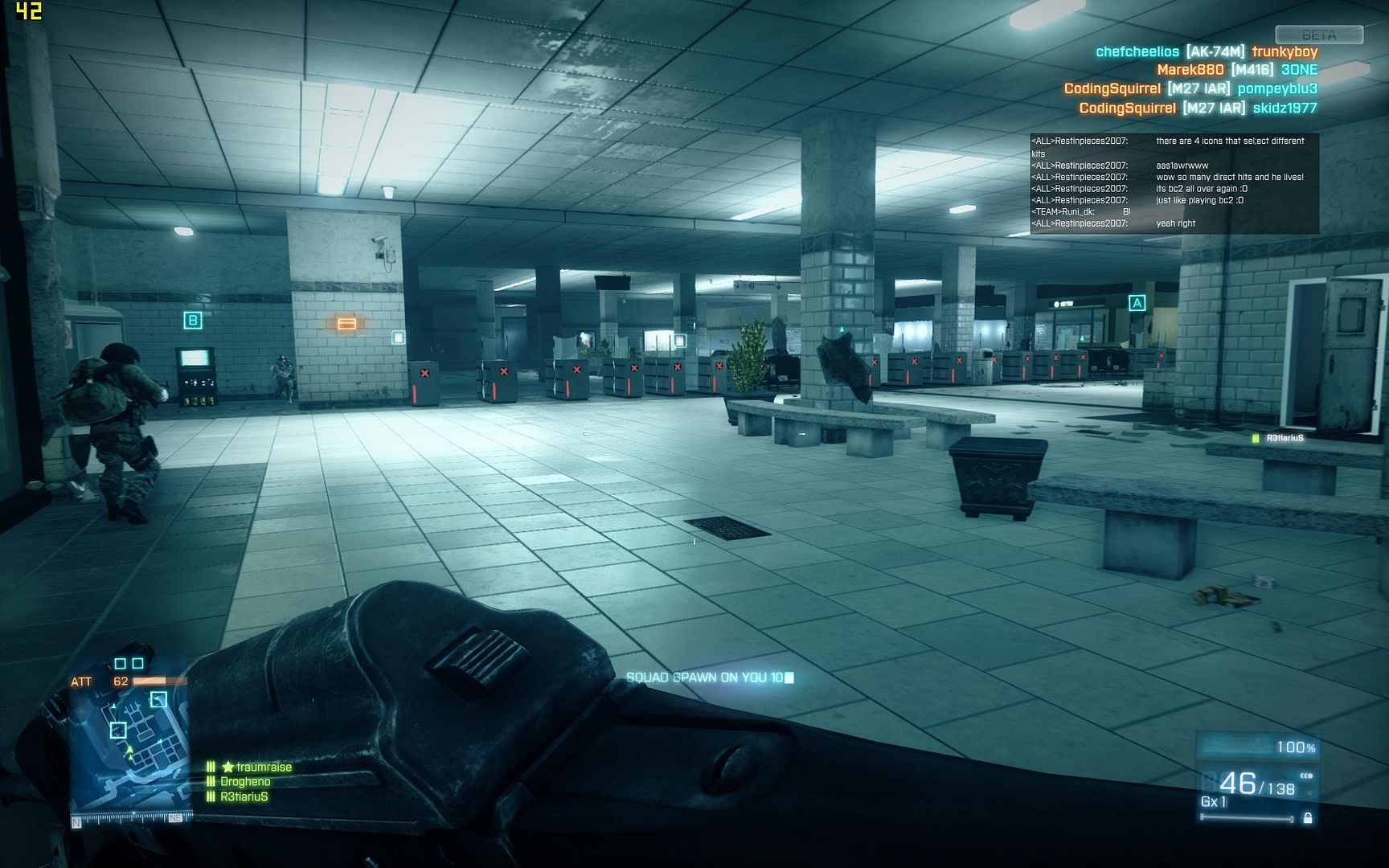Select the chefcheelios AK-74M kill feed entry
The height and width of the screenshot is (868, 1389).
(x=1207, y=51)
